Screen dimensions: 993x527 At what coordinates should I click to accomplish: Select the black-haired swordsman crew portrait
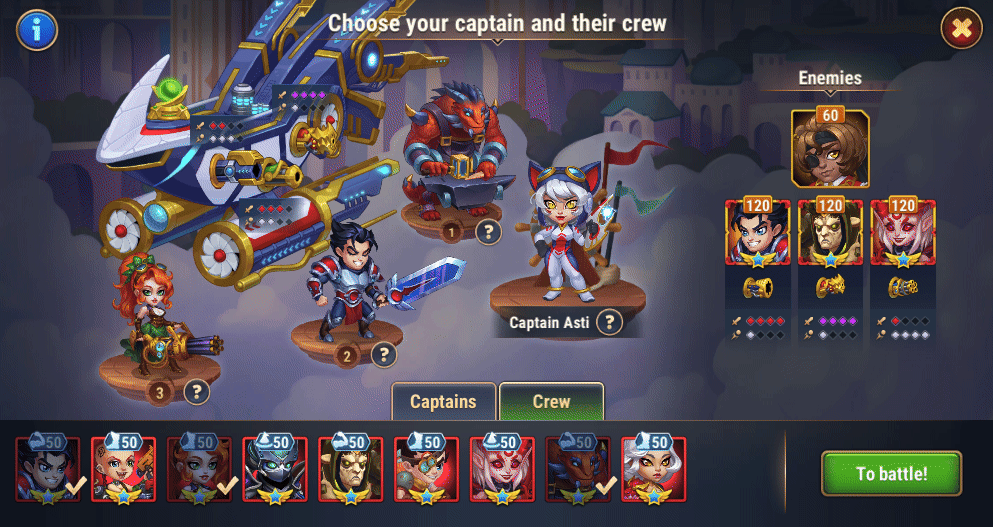point(46,469)
